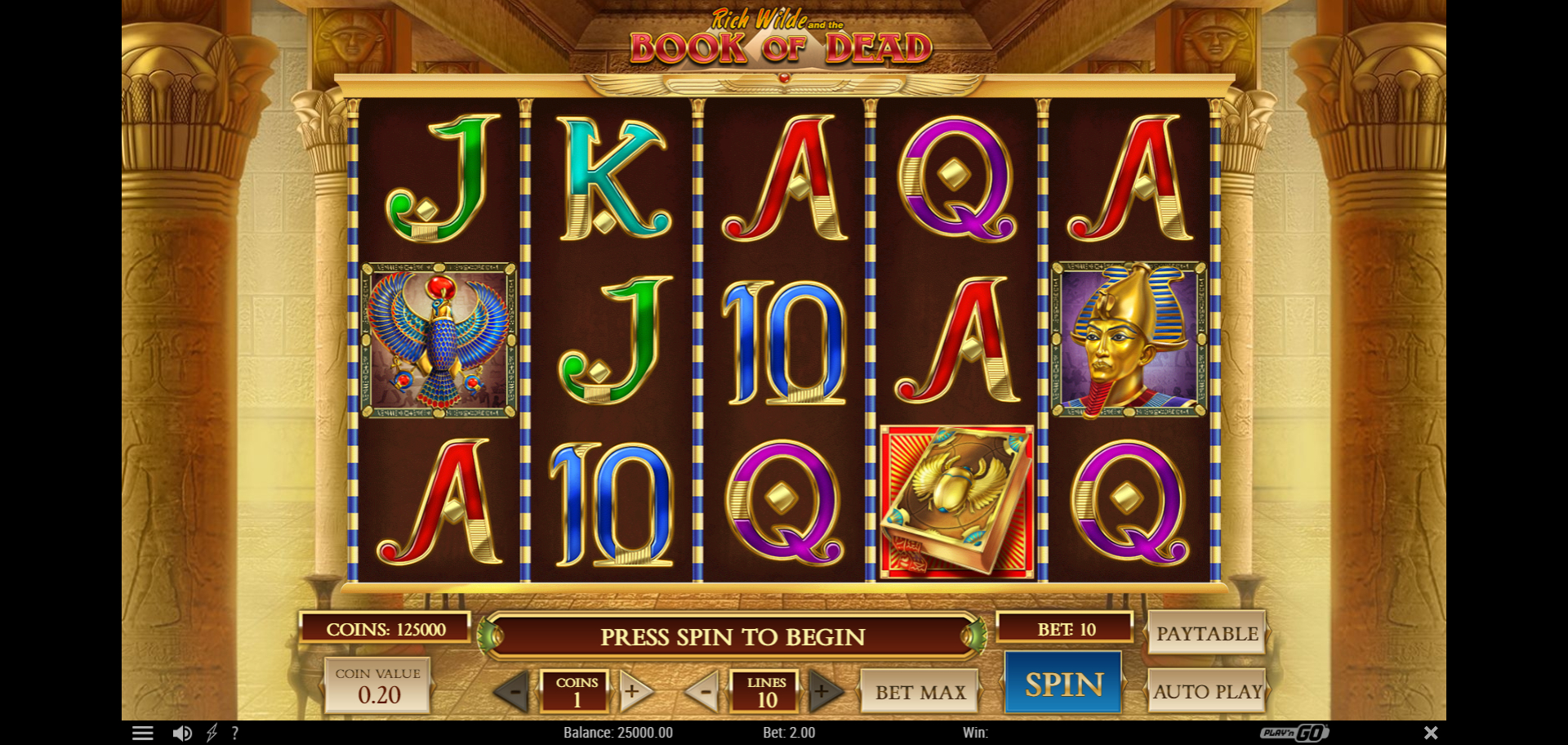Start AUTO PLAY
Viewport: 1568px width, 745px height.
tap(1207, 691)
